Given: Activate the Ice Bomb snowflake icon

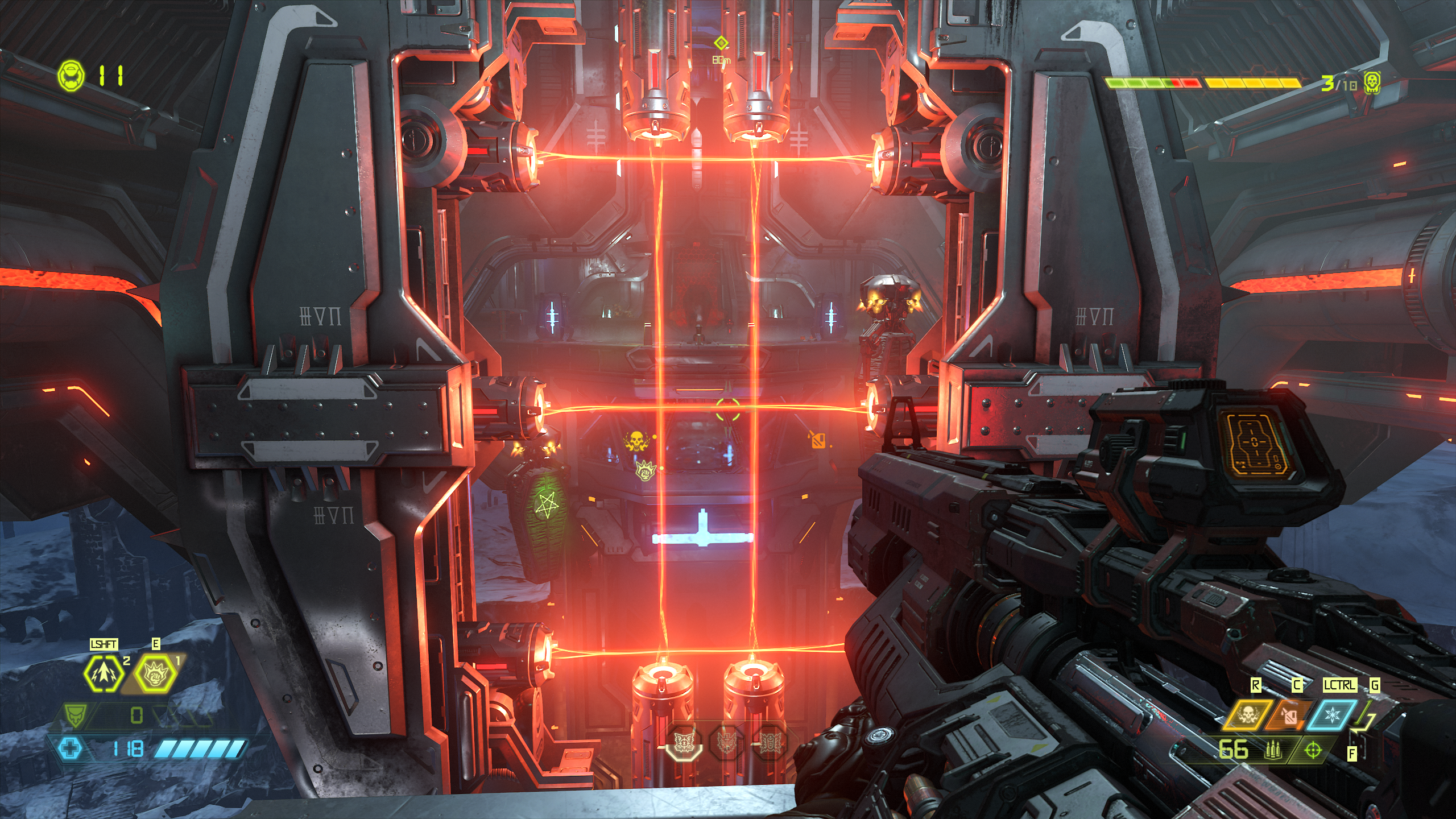Looking at the screenshot, I should pos(1332,715).
